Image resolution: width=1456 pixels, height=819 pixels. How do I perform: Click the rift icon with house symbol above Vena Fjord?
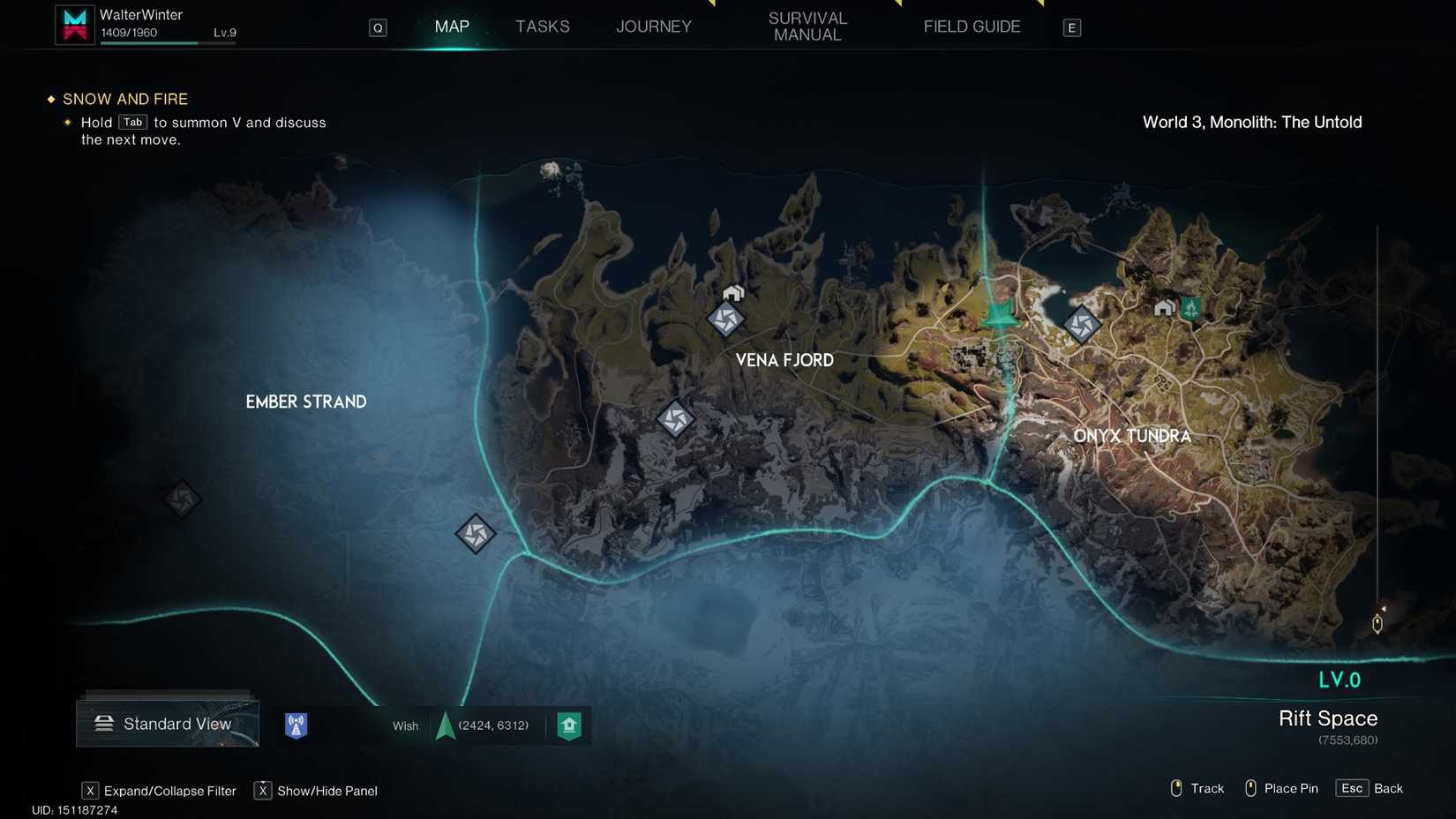pos(726,319)
